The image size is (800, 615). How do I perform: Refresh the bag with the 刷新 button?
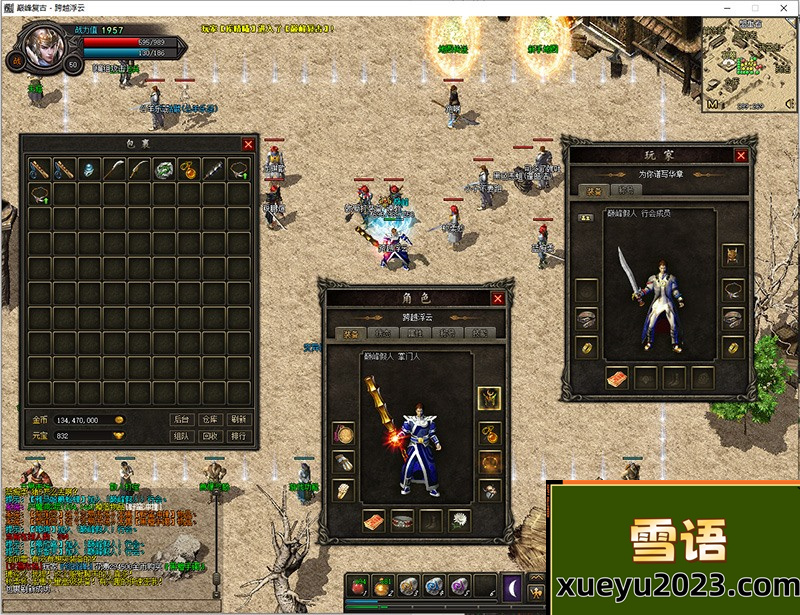click(238, 420)
